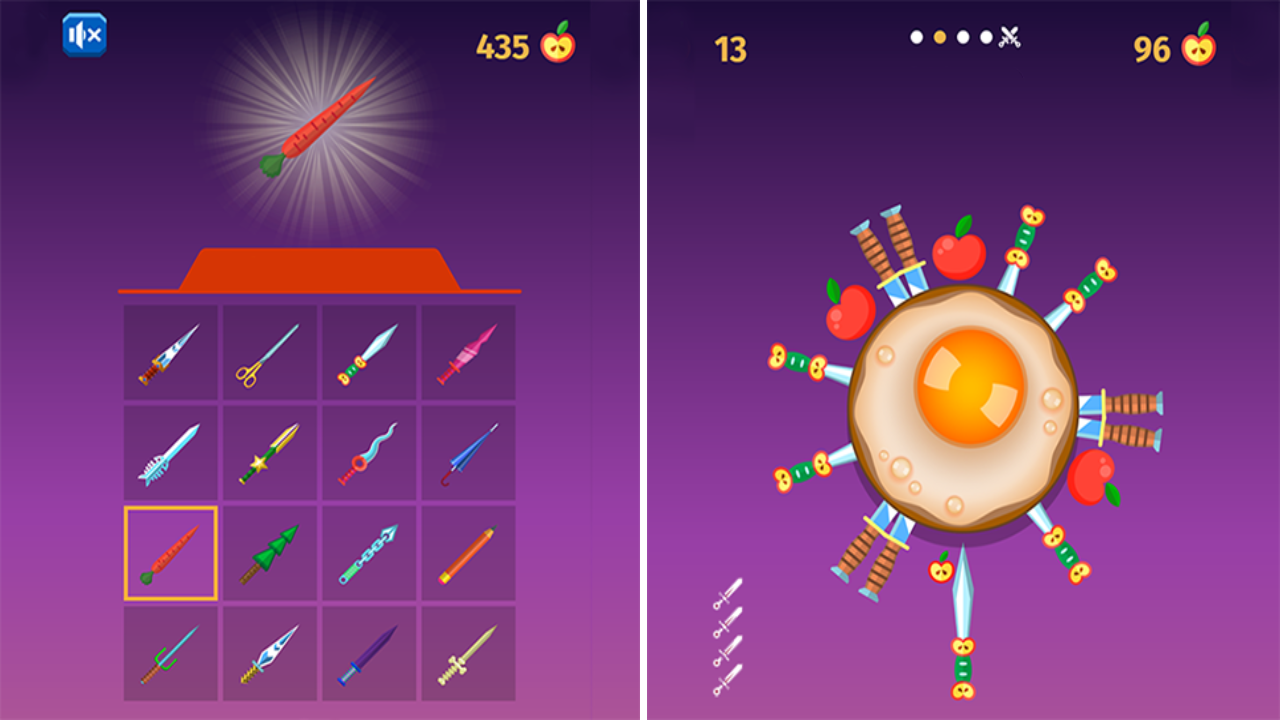The height and width of the screenshot is (720, 1280).
Task: Select the fishbone sword
Action: coord(168,452)
